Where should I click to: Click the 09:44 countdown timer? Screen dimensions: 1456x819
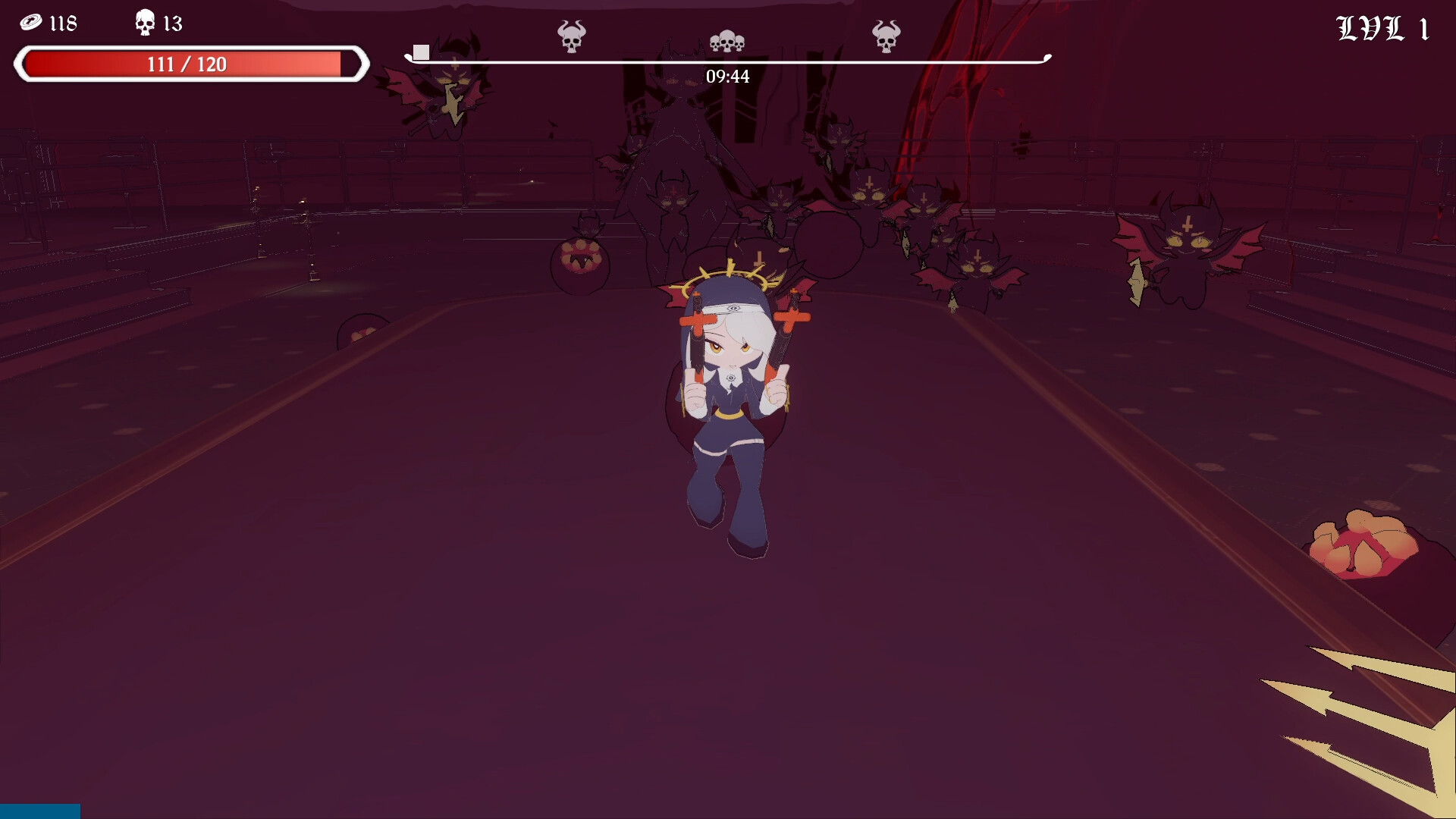coord(726,76)
